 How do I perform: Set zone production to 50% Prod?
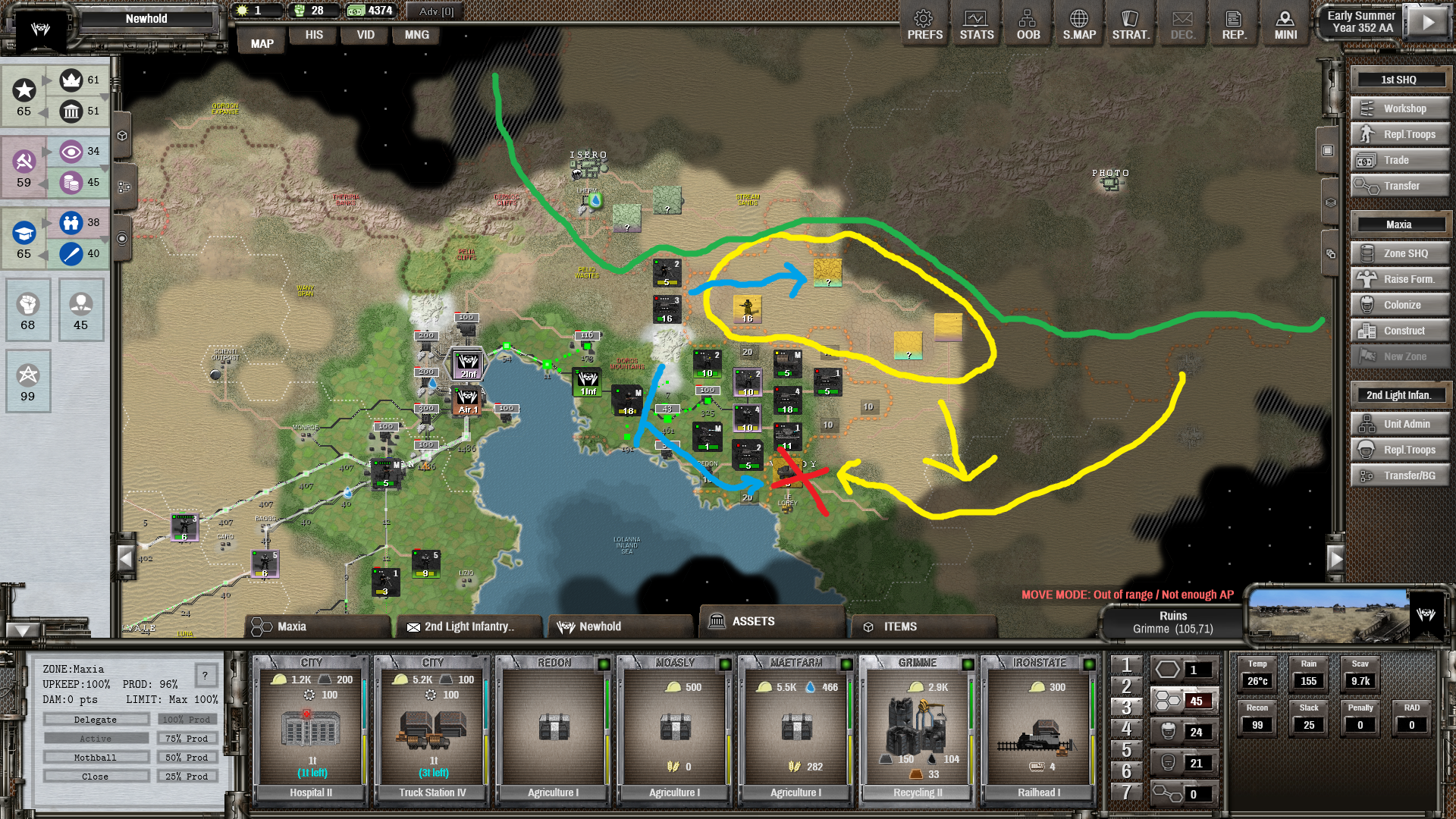pos(187,758)
